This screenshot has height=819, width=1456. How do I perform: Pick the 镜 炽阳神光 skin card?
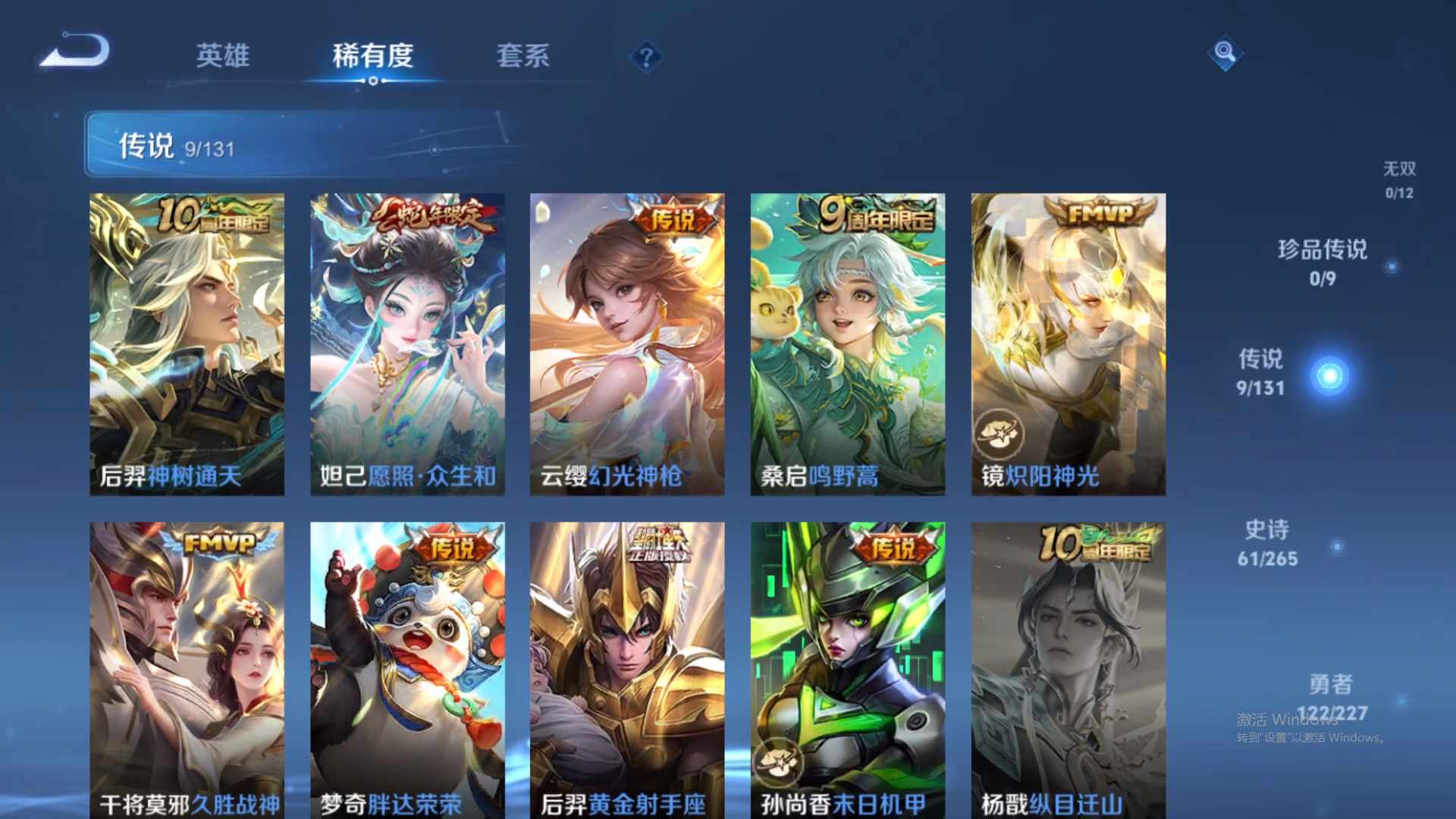pyautogui.click(x=1068, y=344)
